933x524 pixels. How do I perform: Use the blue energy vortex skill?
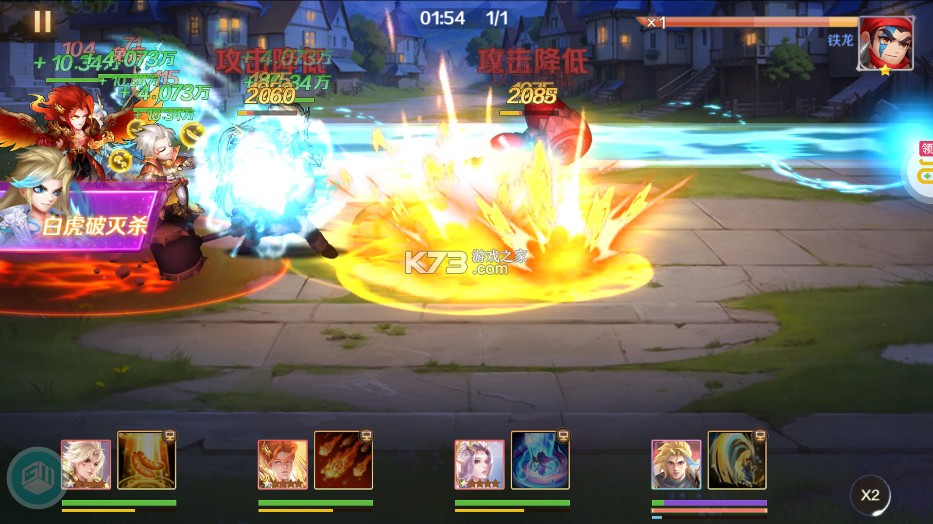[540, 460]
